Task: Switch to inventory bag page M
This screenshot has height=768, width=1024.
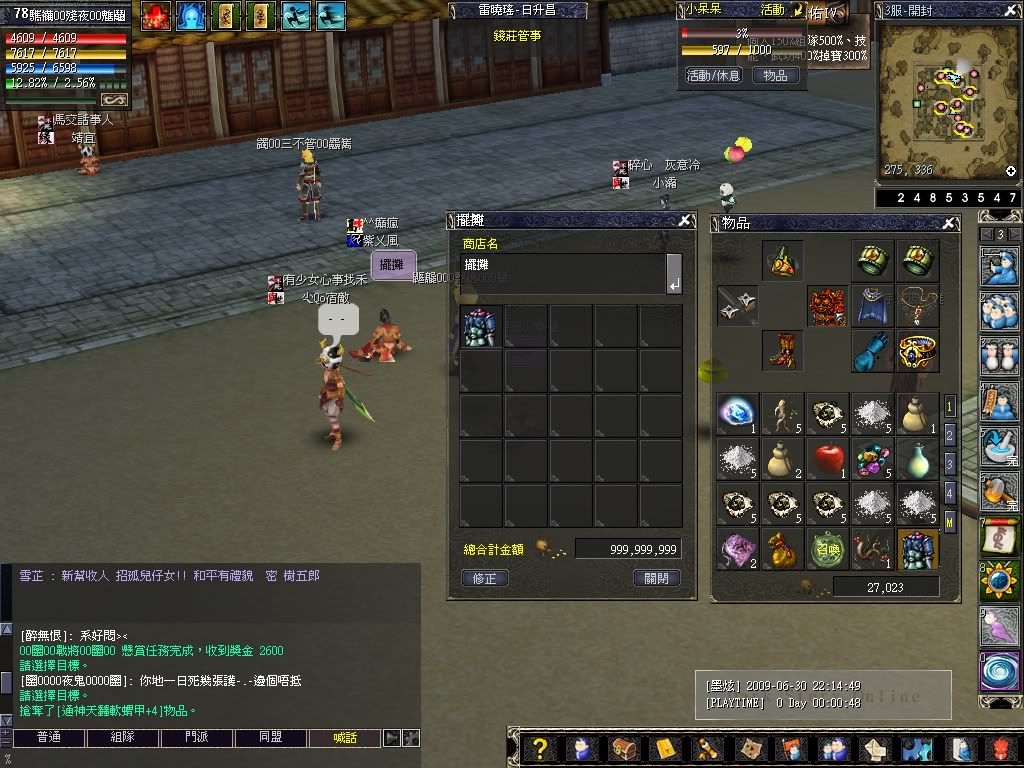Action: [950, 521]
